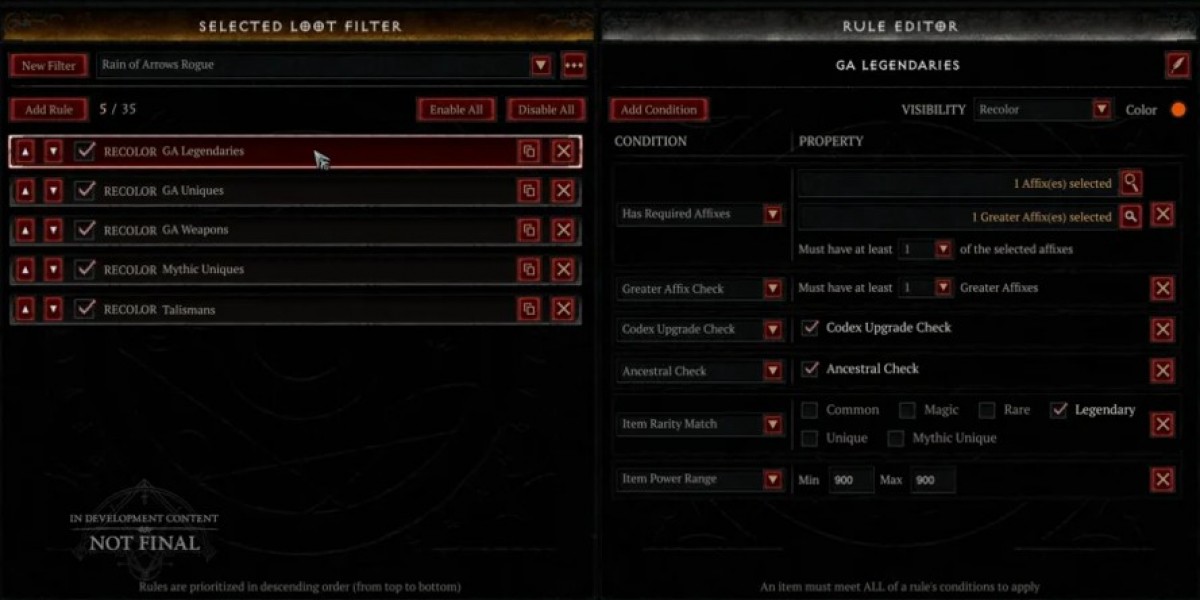Toggle the Codex Upgrade Check checkbox

point(811,328)
